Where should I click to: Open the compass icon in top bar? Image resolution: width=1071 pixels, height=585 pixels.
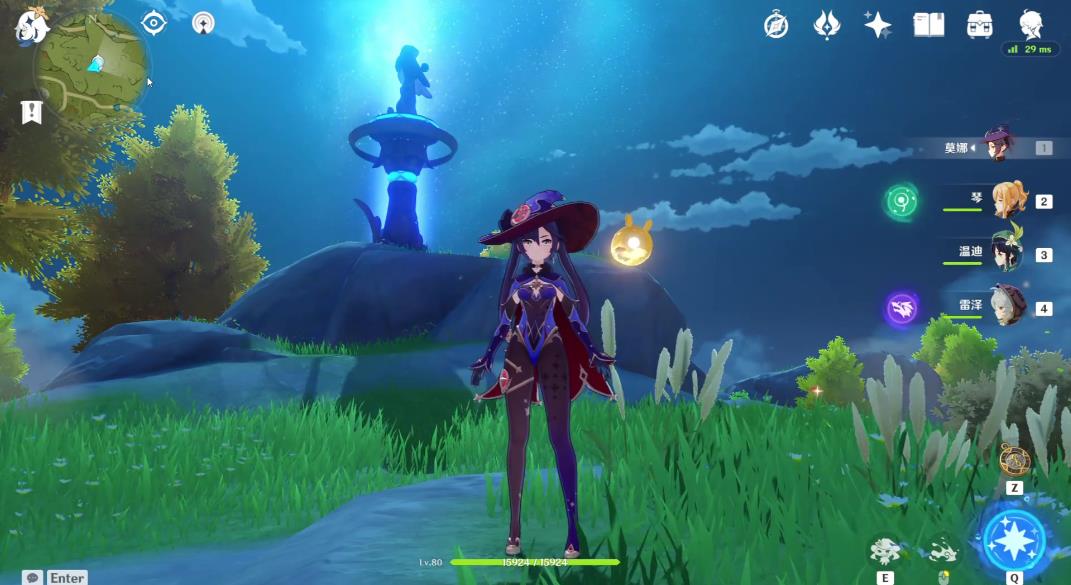776,25
